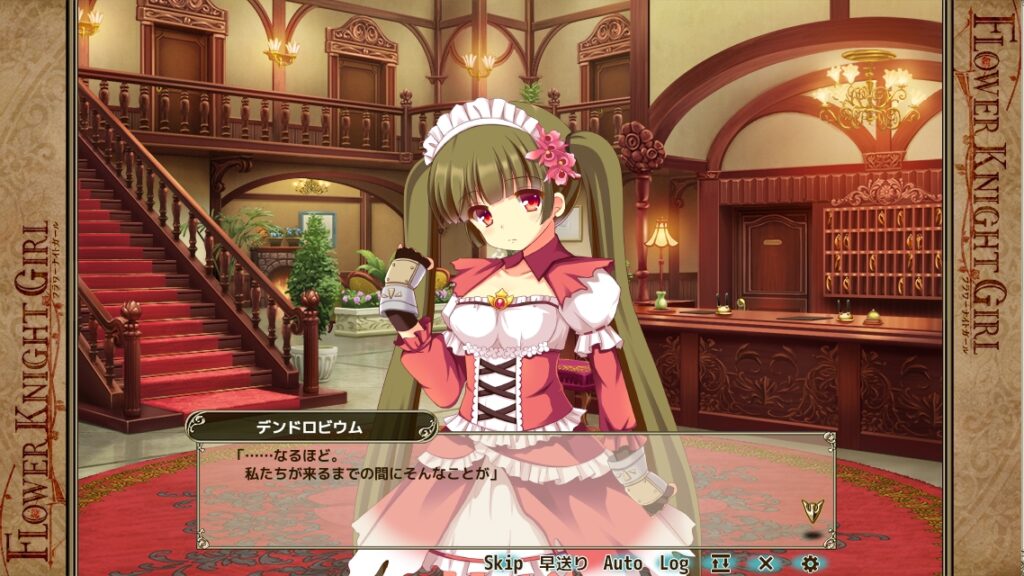Screen dimensions: 1024x576
Task: Hide the dialogue box with the X
Action: [766, 564]
